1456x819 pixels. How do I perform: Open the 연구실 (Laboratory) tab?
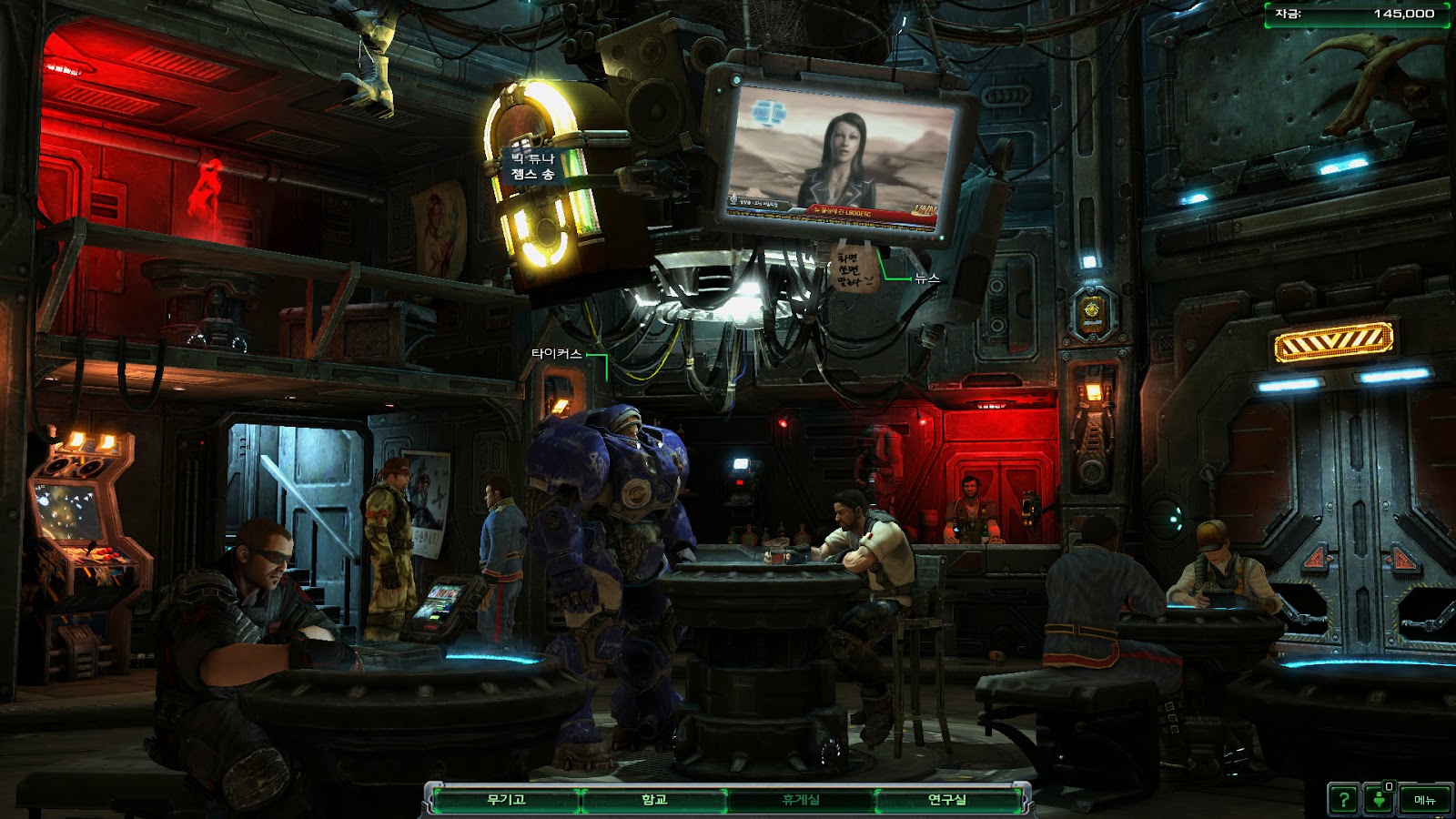tap(947, 800)
